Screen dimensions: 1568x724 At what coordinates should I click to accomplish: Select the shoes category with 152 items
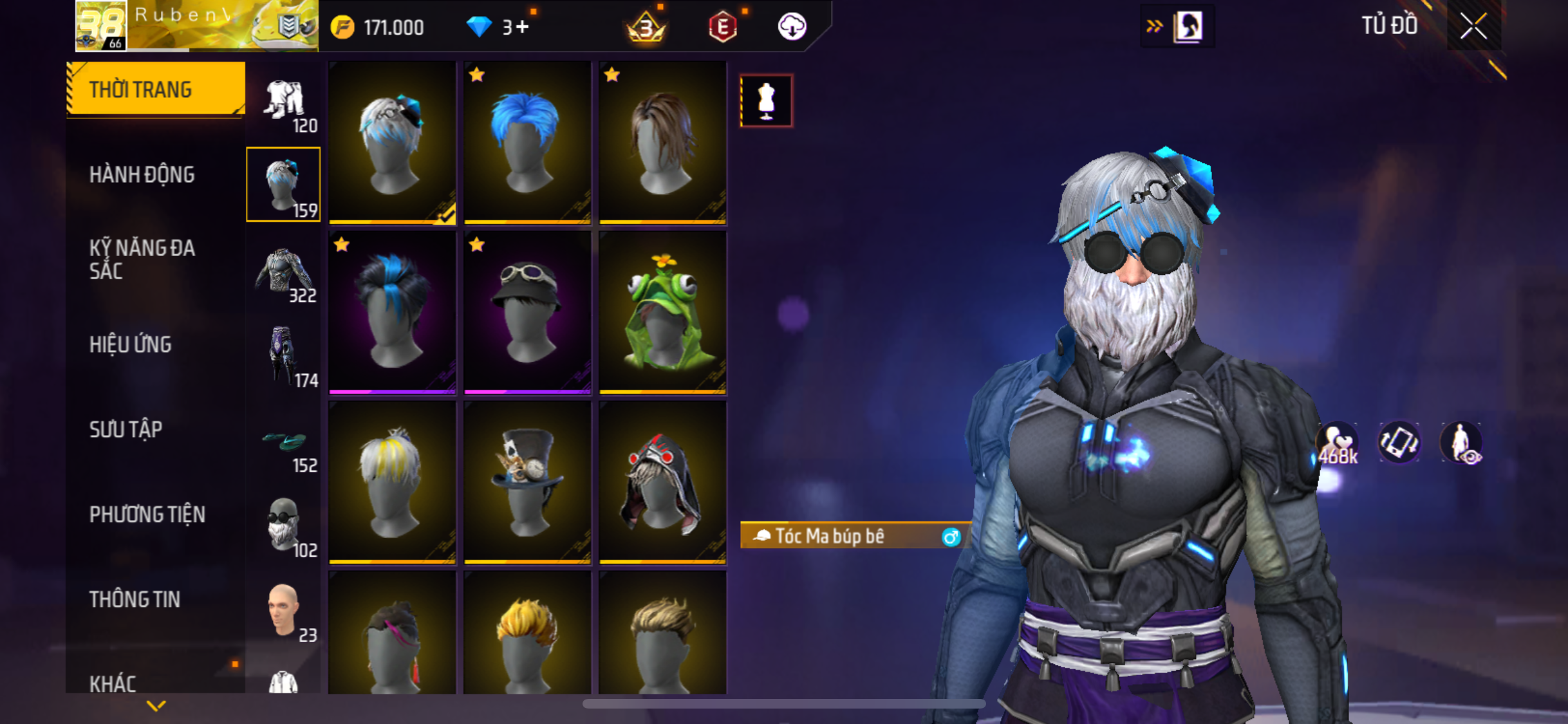[284, 444]
